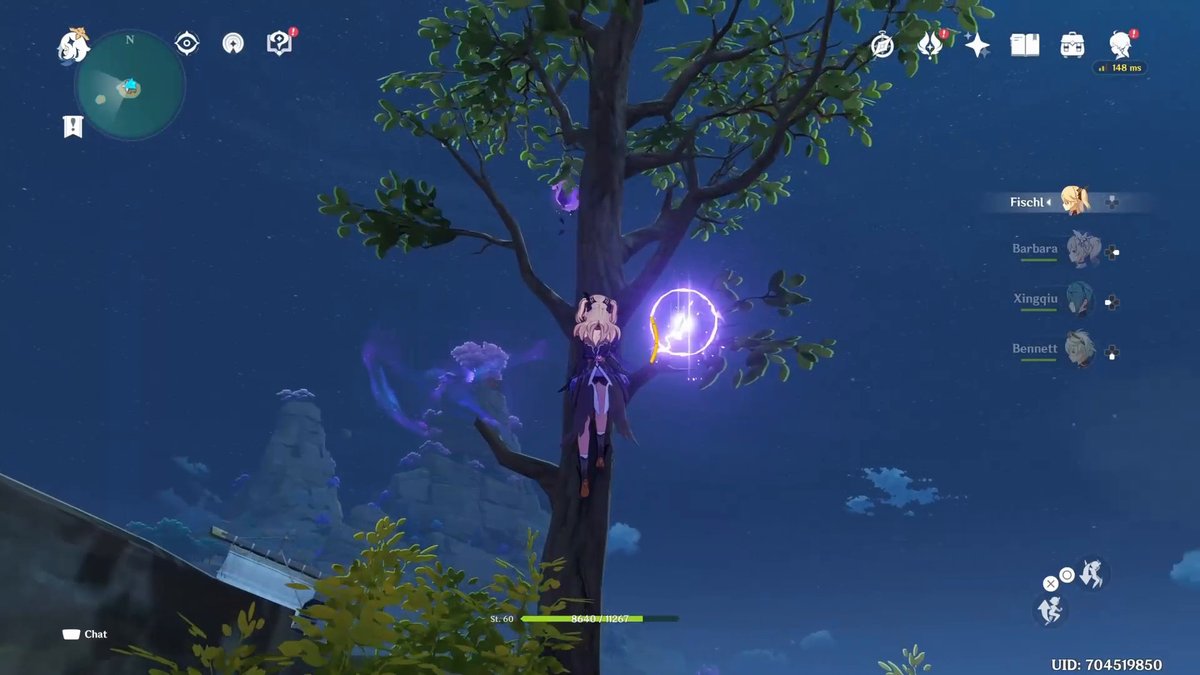The width and height of the screenshot is (1200, 675).
Task: Switch to Bennett in the party list
Action: (x=1080, y=350)
